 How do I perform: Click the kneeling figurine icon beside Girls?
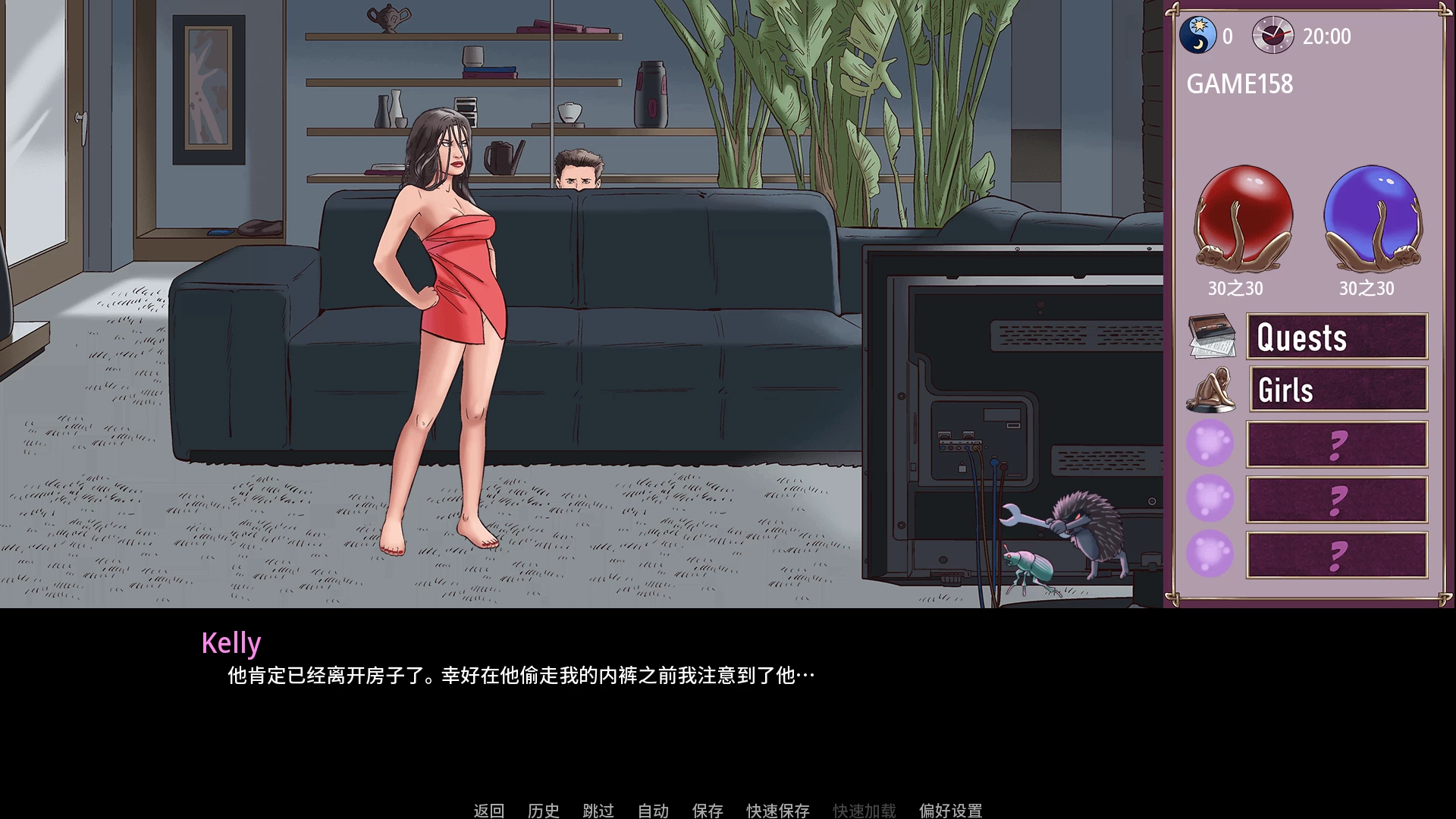1211,390
